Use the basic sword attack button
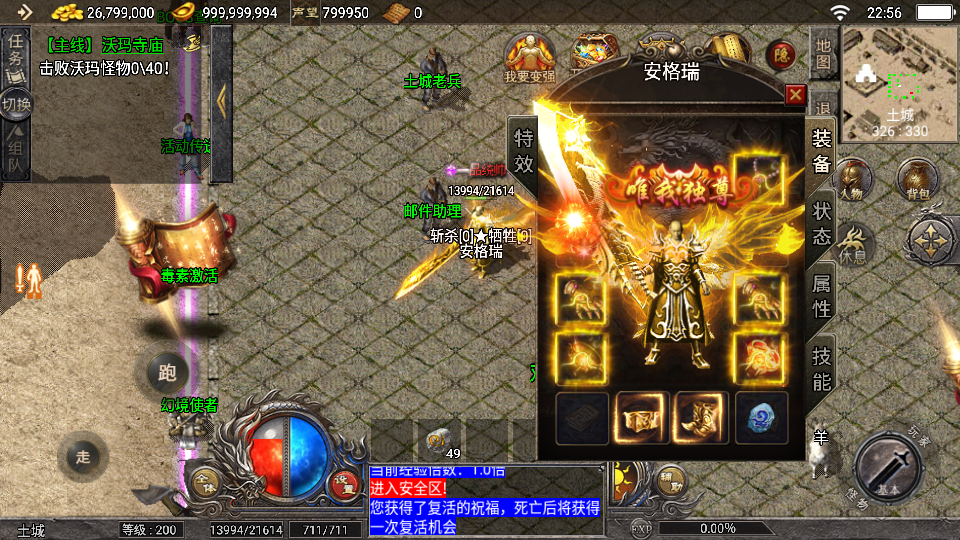The height and width of the screenshot is (540, 960). point(887,466)
